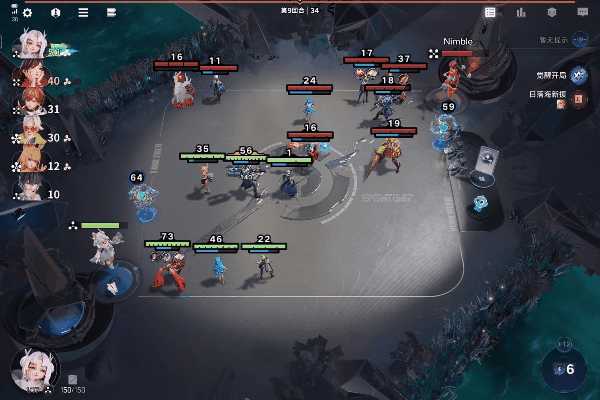Open the gear settings menu
600x400 pixels.
pyautogui.click(x=27, y=13)
